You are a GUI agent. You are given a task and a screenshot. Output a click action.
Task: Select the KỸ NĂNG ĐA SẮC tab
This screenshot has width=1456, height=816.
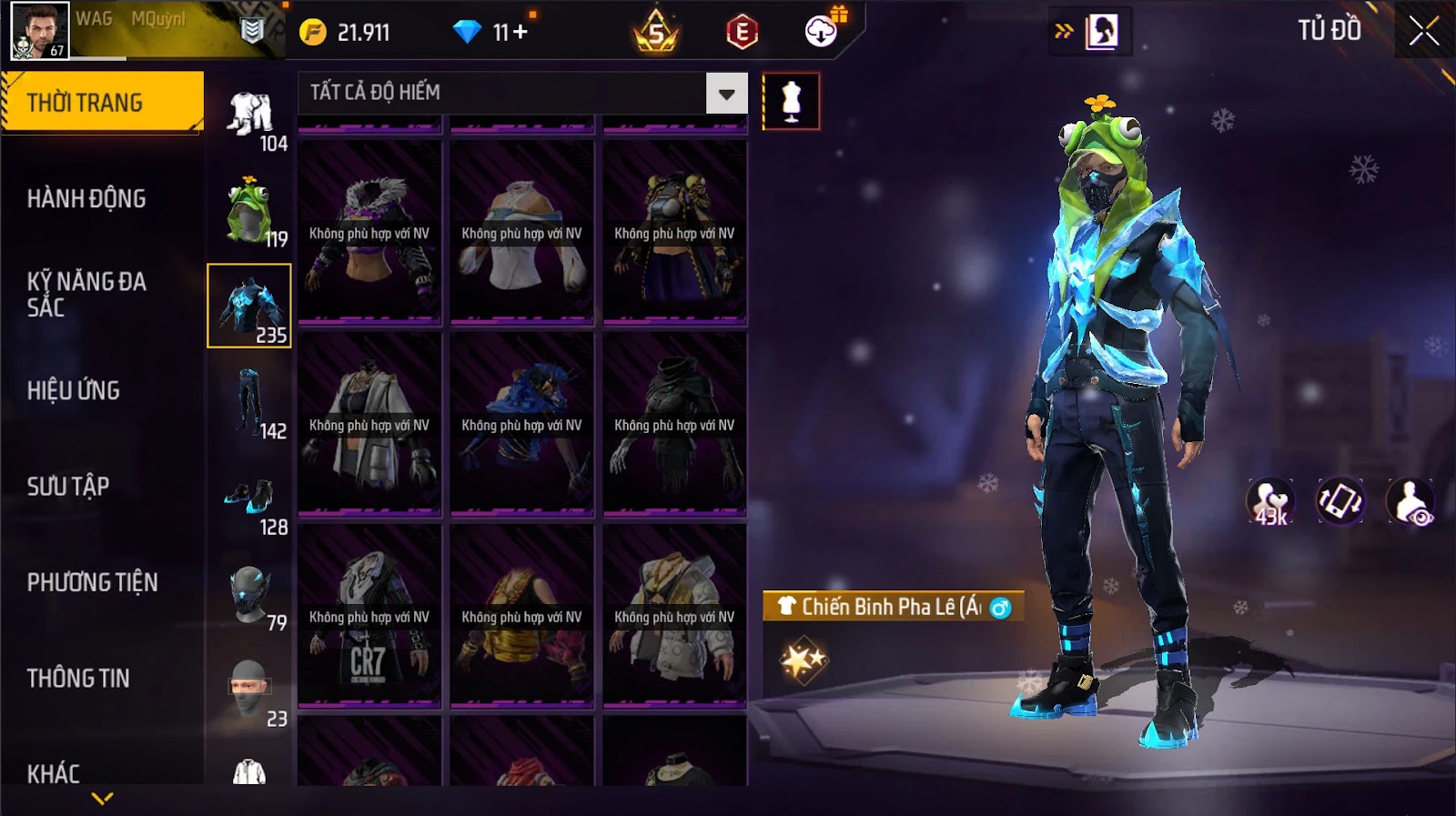86,294
